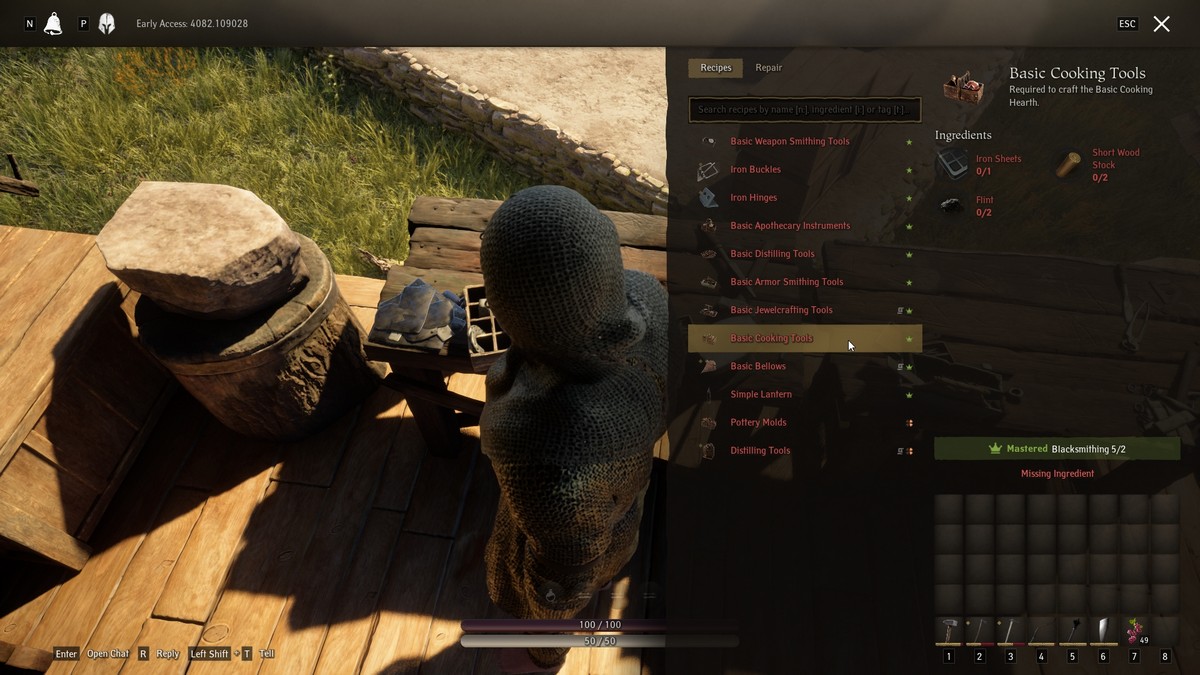This screenshot has height=675, width=1200.
Task: Open the Distilling Tools recipe
Action: (x=760, y=450)
